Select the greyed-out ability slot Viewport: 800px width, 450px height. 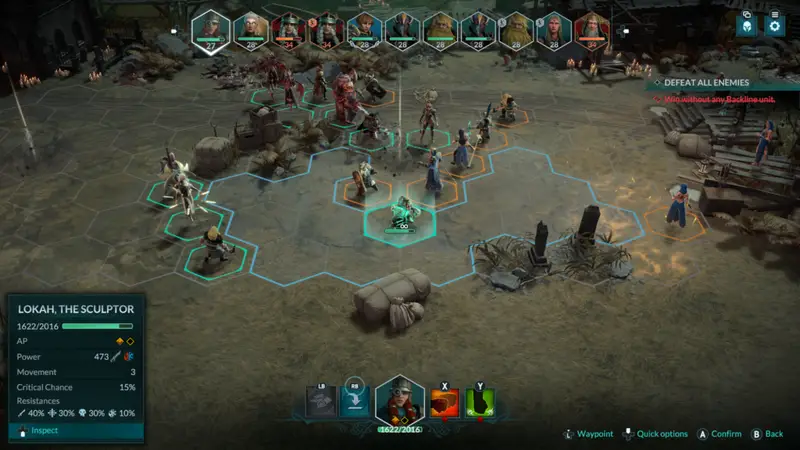(x=320, y=402)
